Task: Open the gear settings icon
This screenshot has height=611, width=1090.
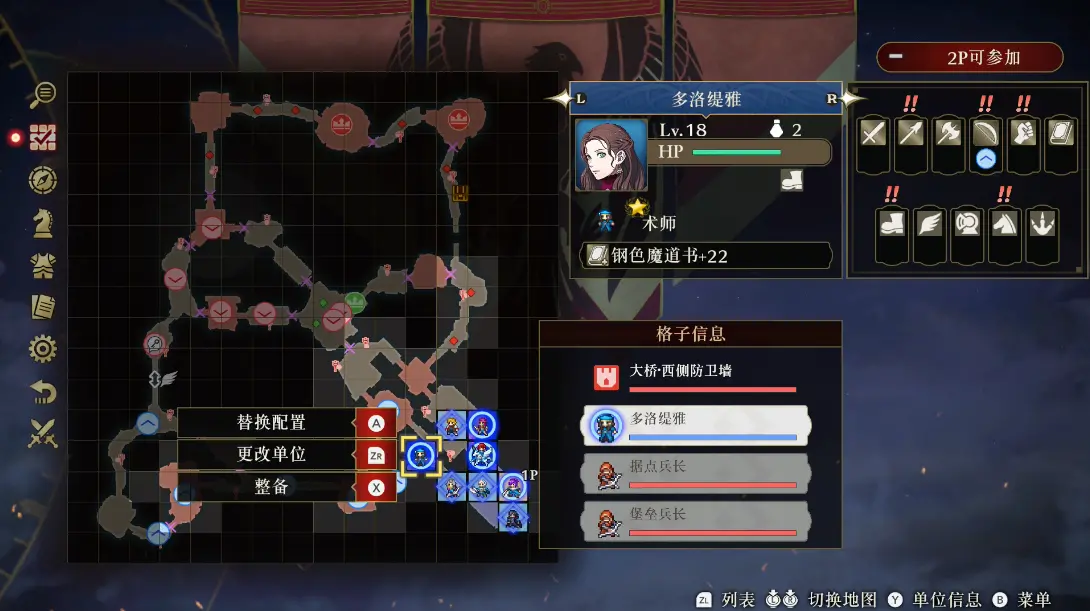Action: tap(43, 349)
